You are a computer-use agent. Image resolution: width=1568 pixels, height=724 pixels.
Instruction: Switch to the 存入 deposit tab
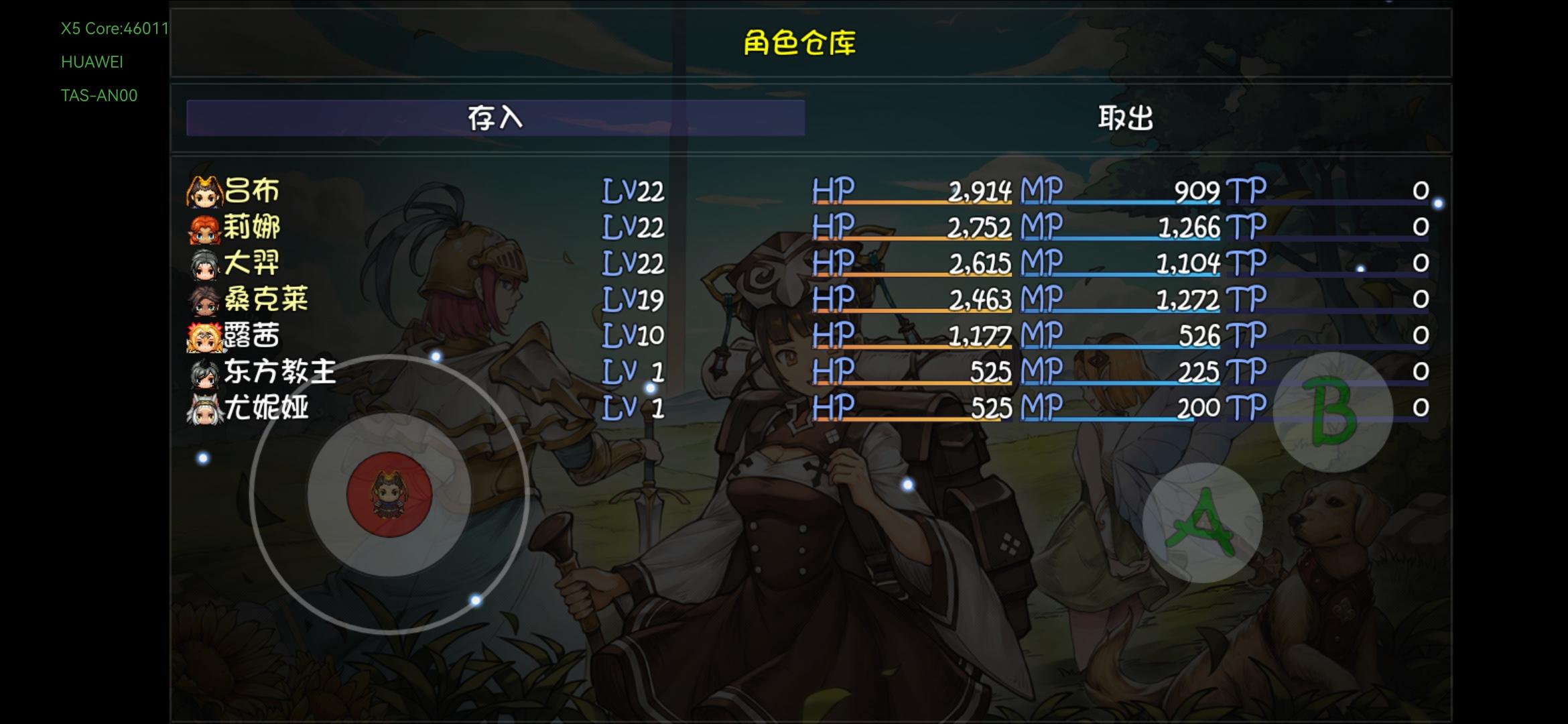pos(496,117)
